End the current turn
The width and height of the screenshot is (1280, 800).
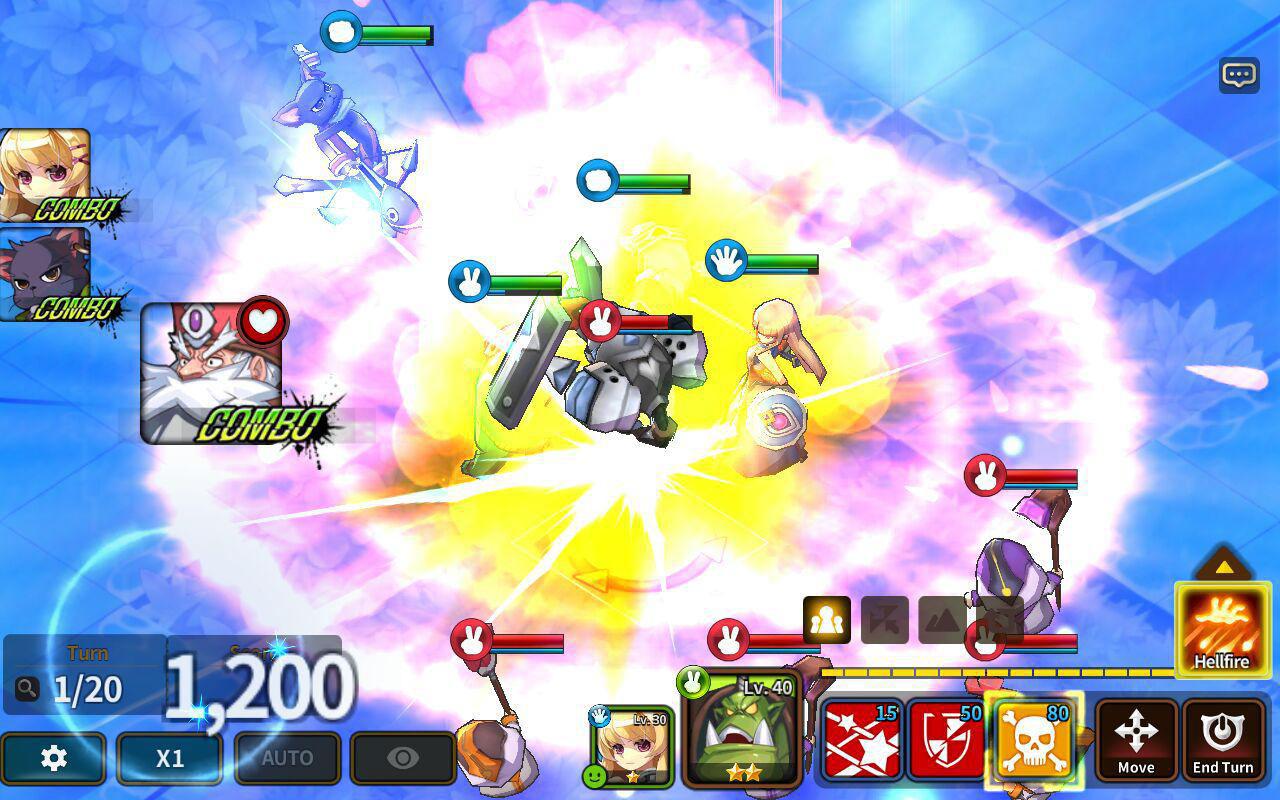(x=1222, y=739)
